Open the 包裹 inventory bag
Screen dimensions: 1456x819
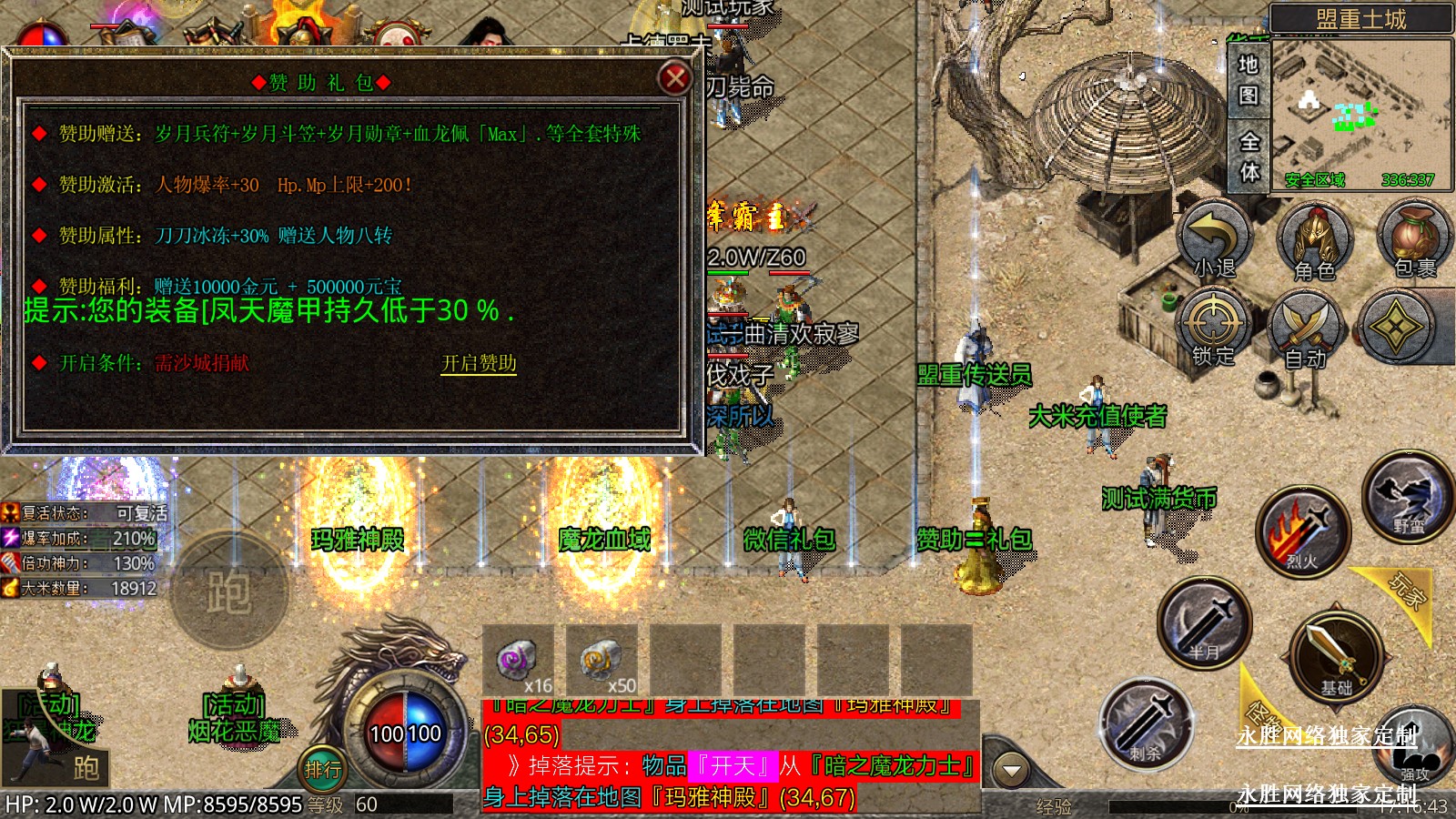(1414, 240)
